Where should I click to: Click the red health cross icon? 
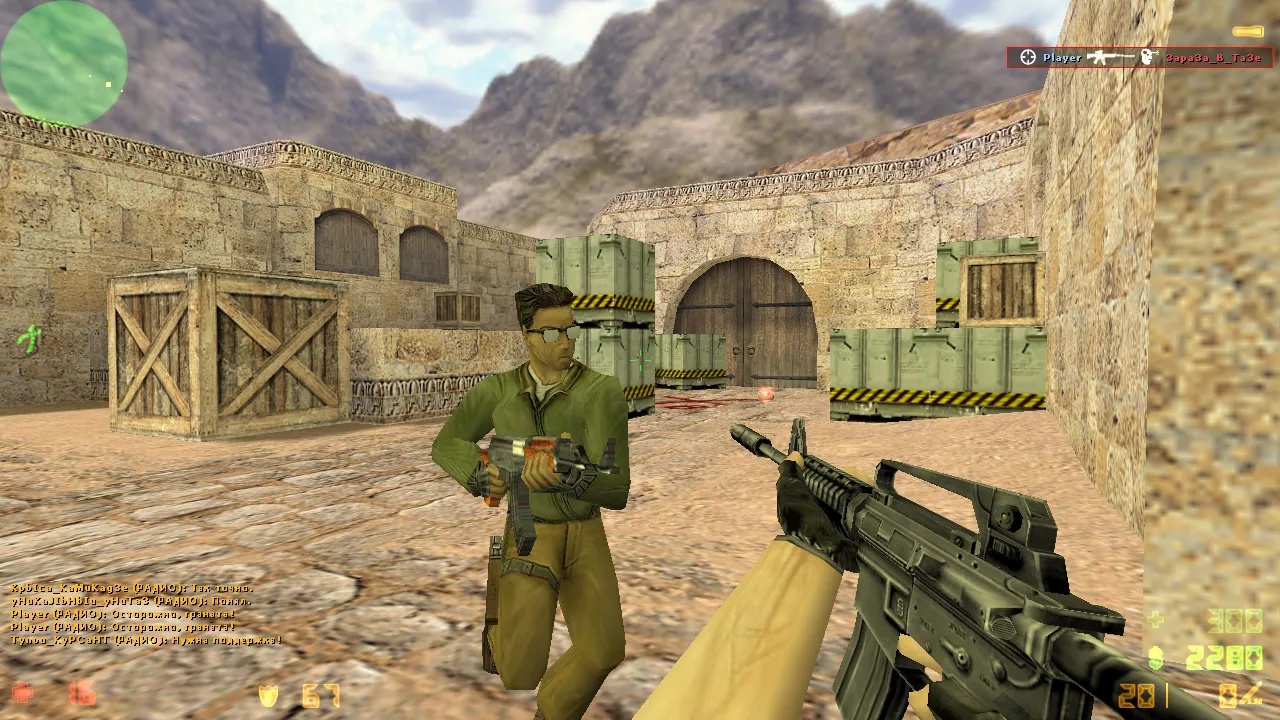pyautogui.click(x=22, y=693)
